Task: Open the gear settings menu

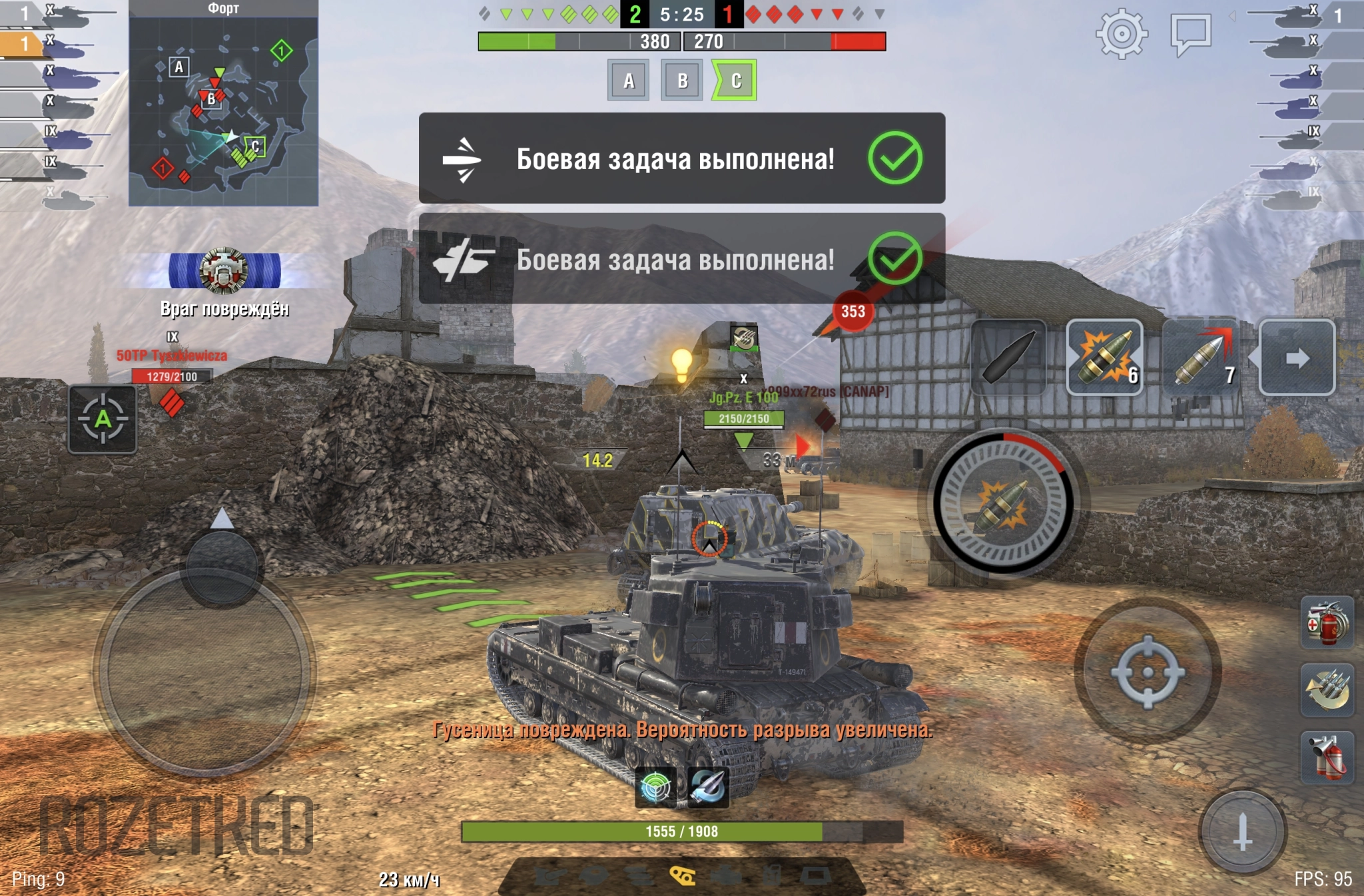Action: coord(1122,33)
